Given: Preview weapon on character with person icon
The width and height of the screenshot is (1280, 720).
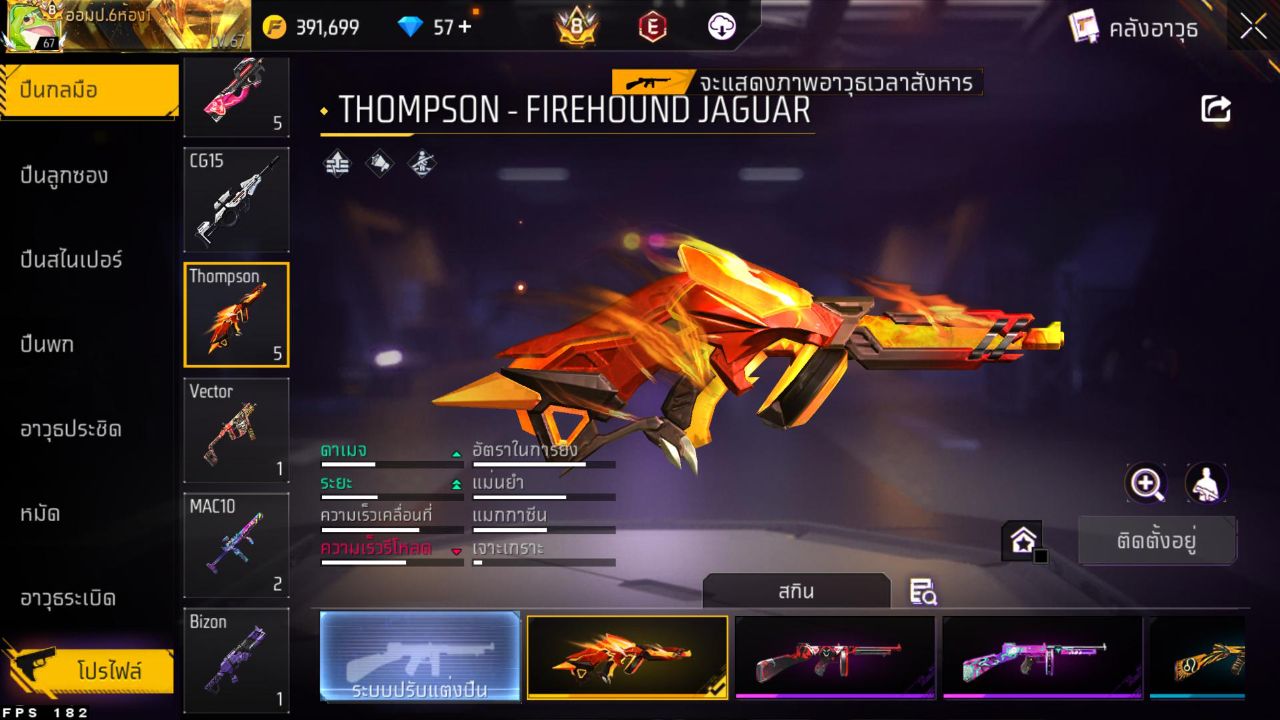Looking at the screenshot, I should (x=1206, y=484).
